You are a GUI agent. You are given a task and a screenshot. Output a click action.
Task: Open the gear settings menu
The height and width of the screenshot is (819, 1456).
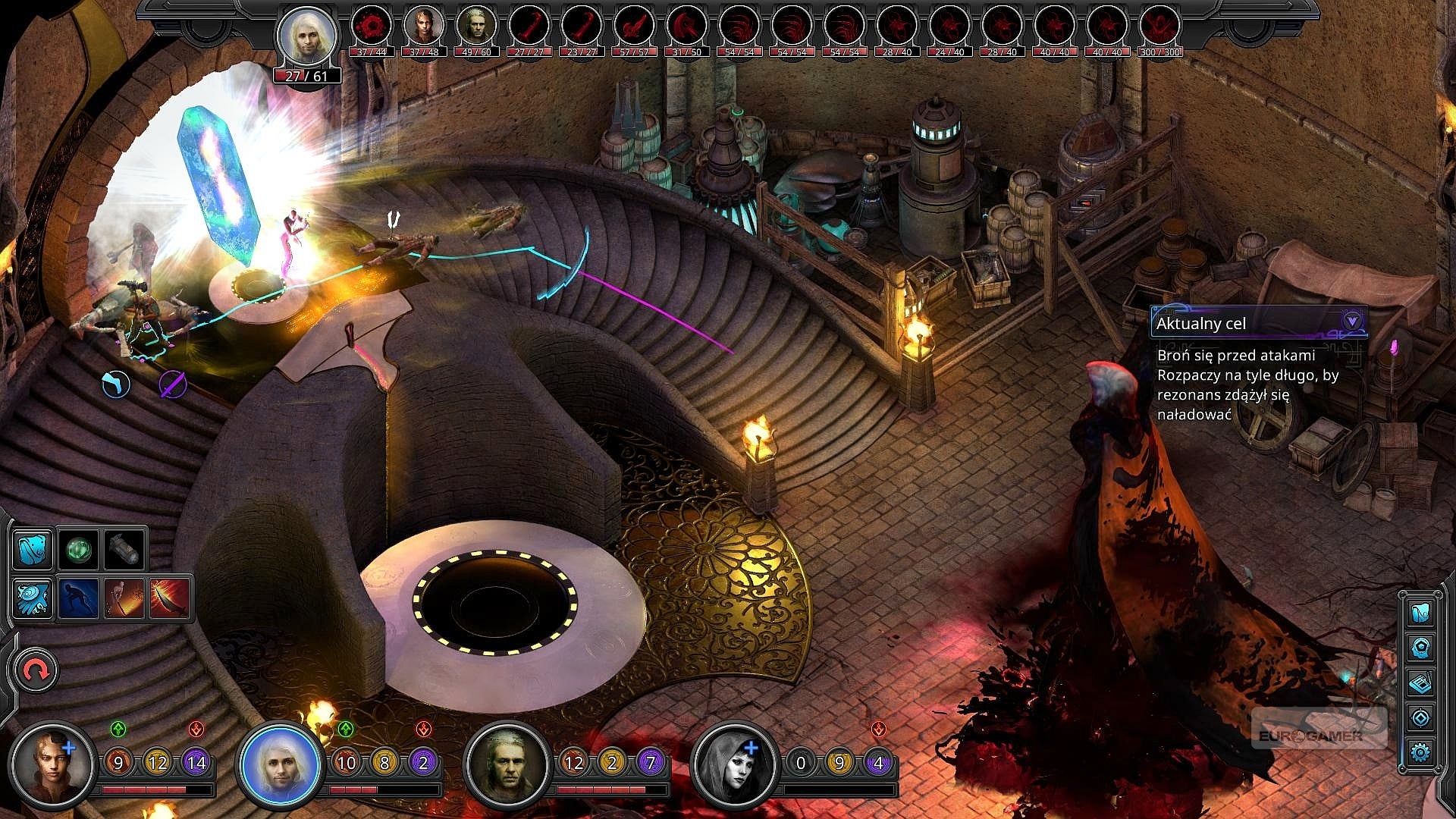click(x=1420, y=752)
